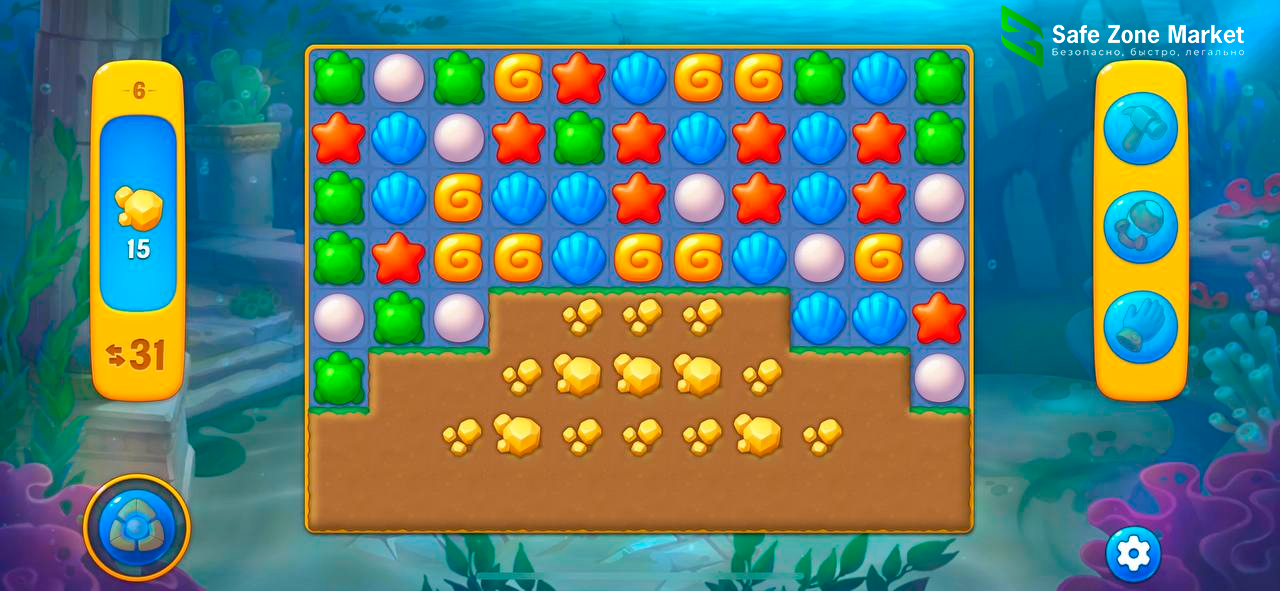Viewport: 1280px width, 591px height.
Task: Choose the pearl between two green turtles
Action: (x=399, y=78)
